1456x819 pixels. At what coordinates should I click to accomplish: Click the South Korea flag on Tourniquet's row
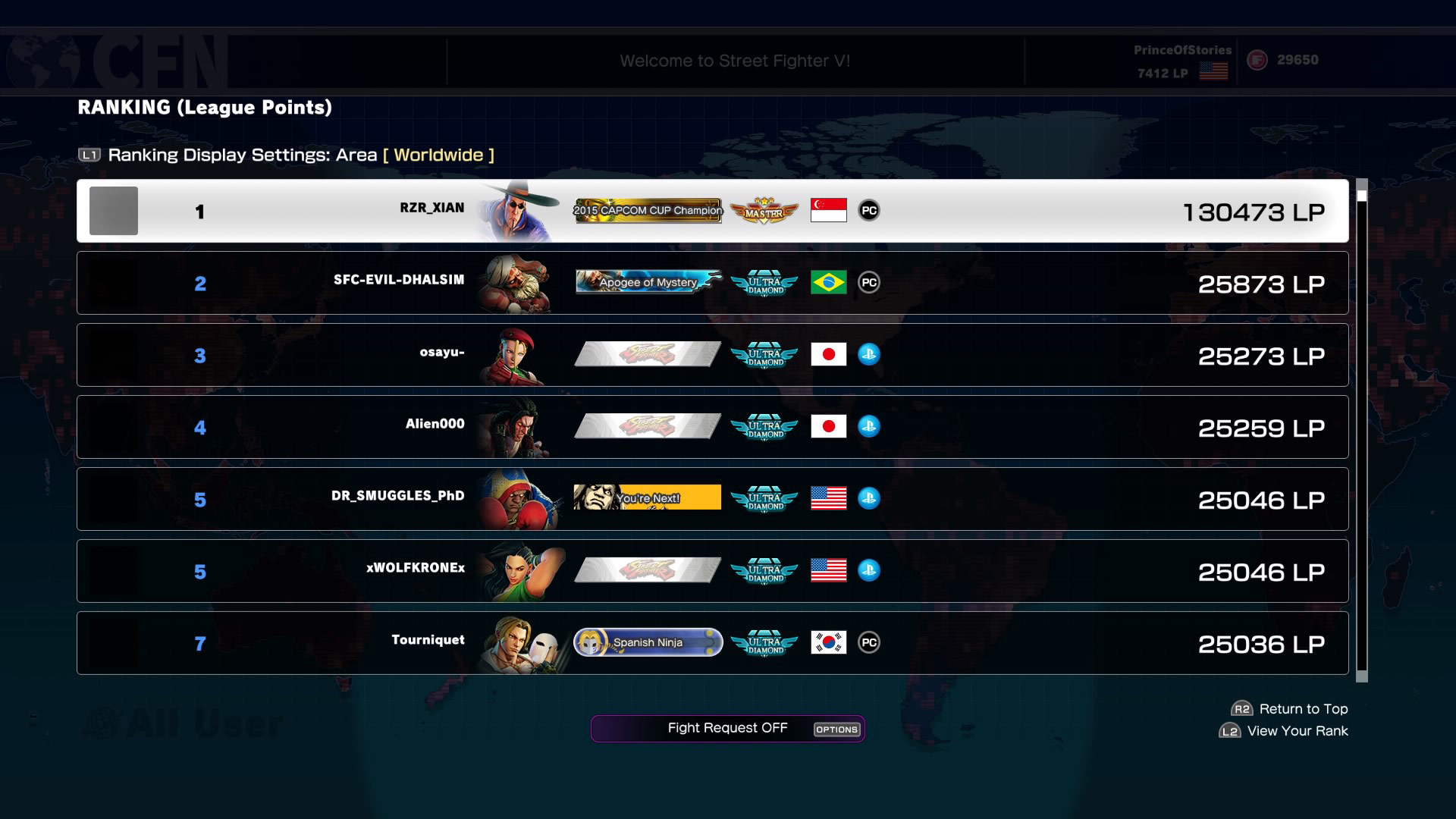click(x=828, y=642)
